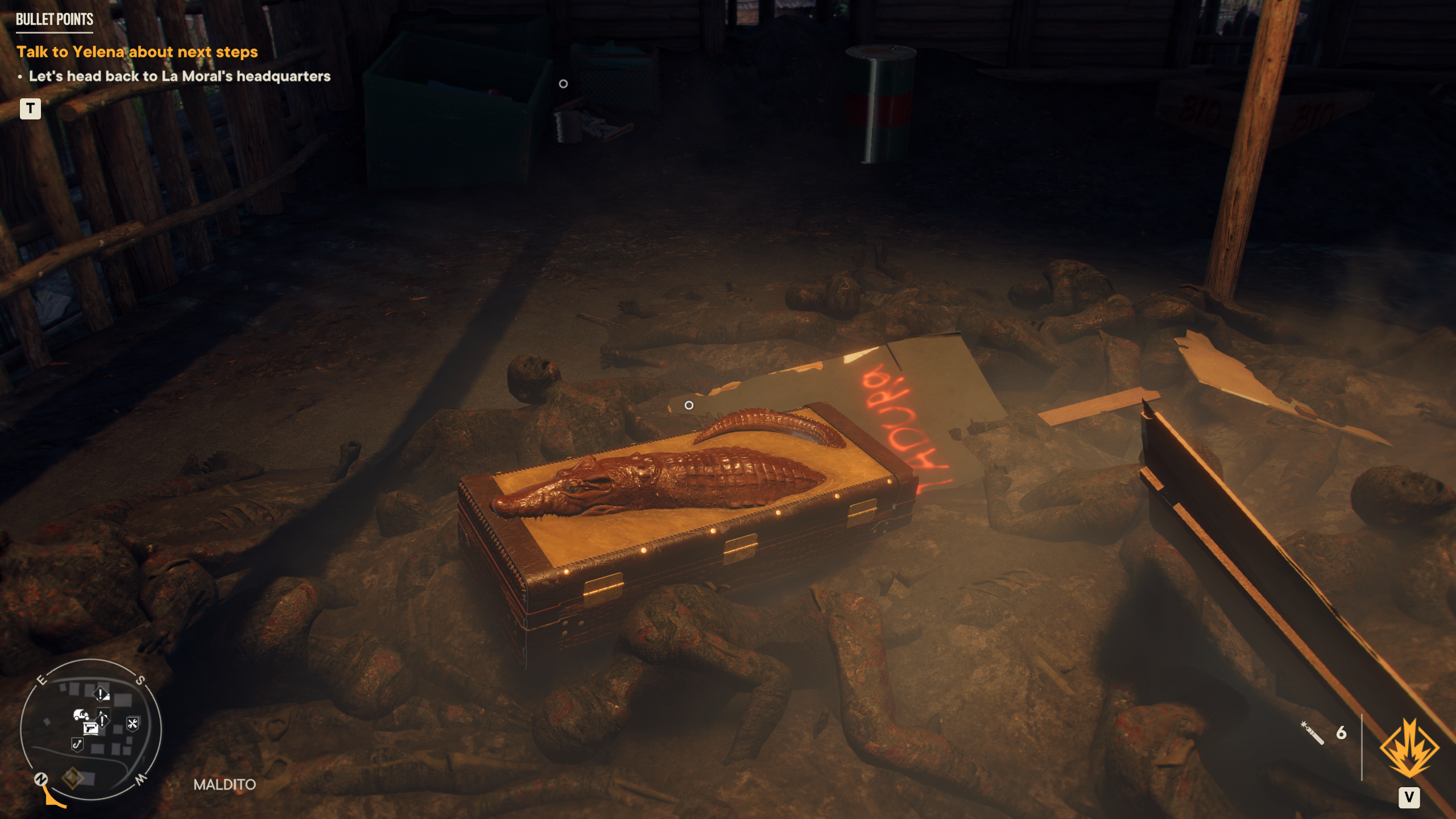
Task: Select the BULLET POINTS mission title
Action: [54, 20]
